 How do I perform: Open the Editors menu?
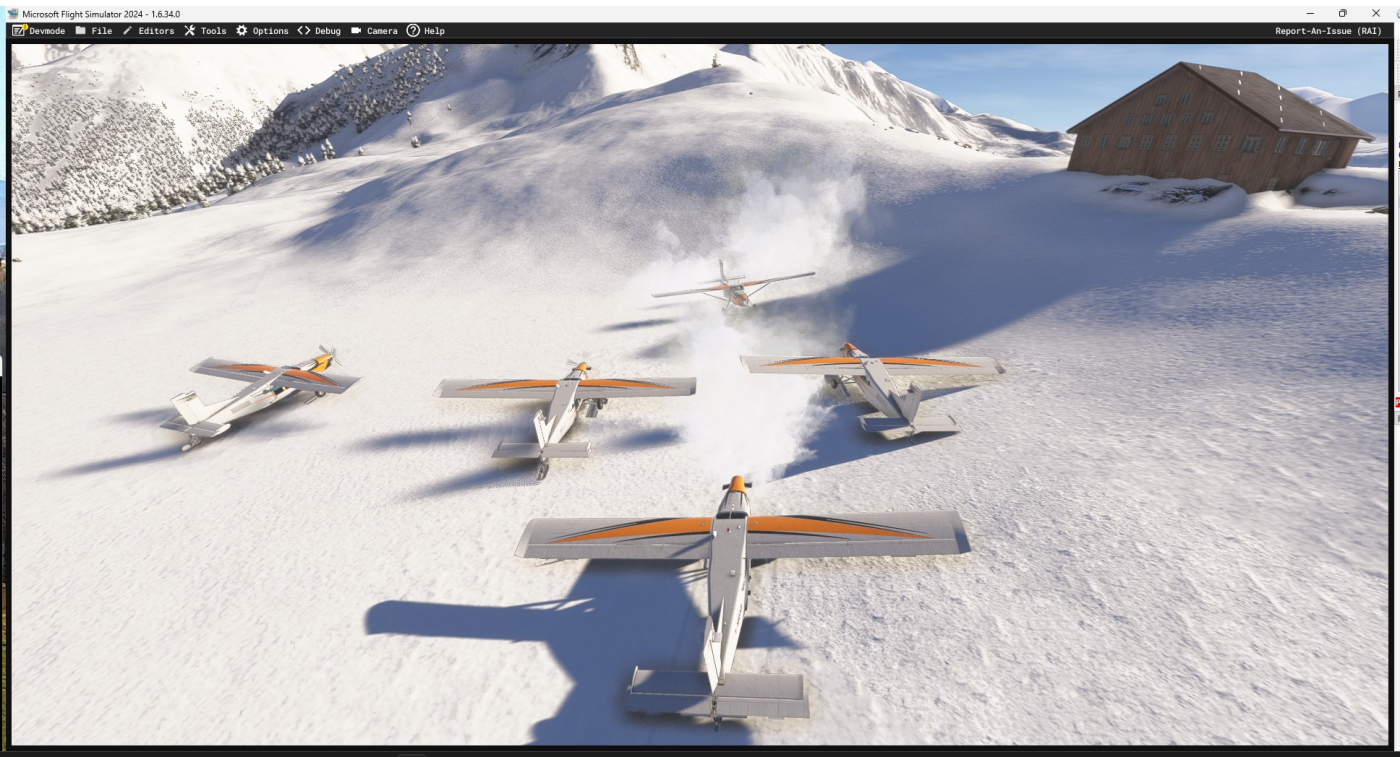point(148,31)
